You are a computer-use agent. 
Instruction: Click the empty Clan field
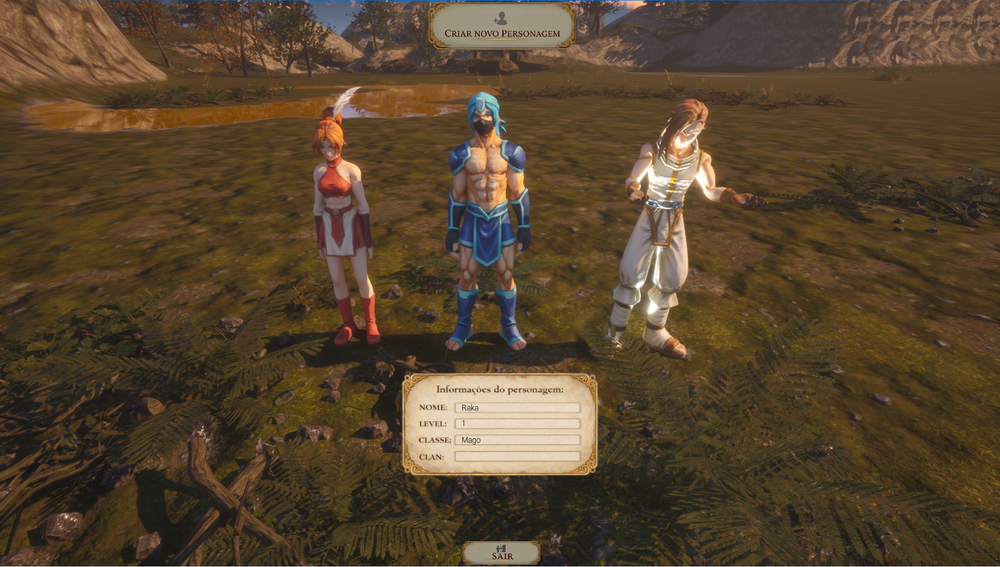(x=517, y=456)
